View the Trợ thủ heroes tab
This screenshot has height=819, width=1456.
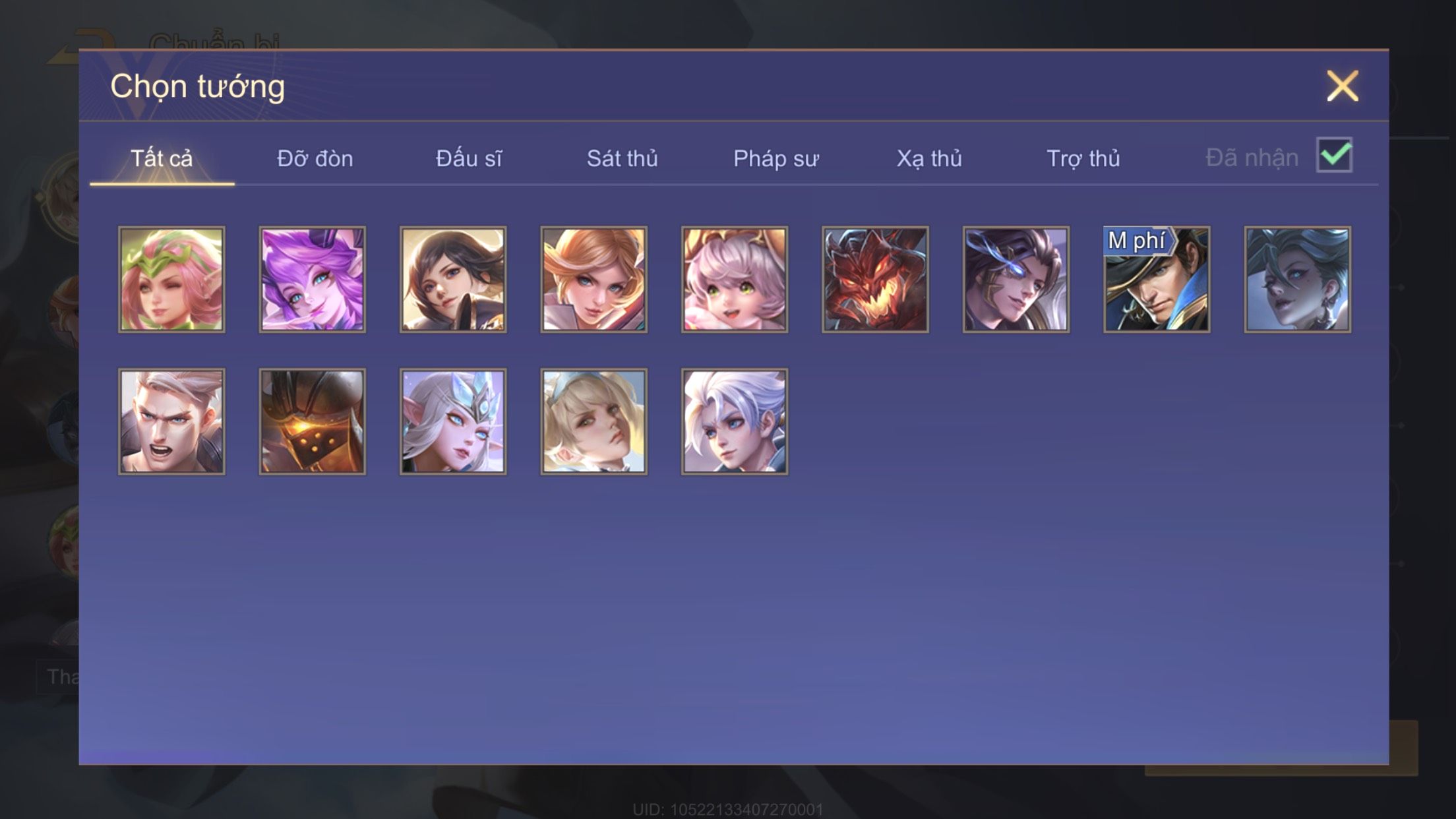point(1083,159)
